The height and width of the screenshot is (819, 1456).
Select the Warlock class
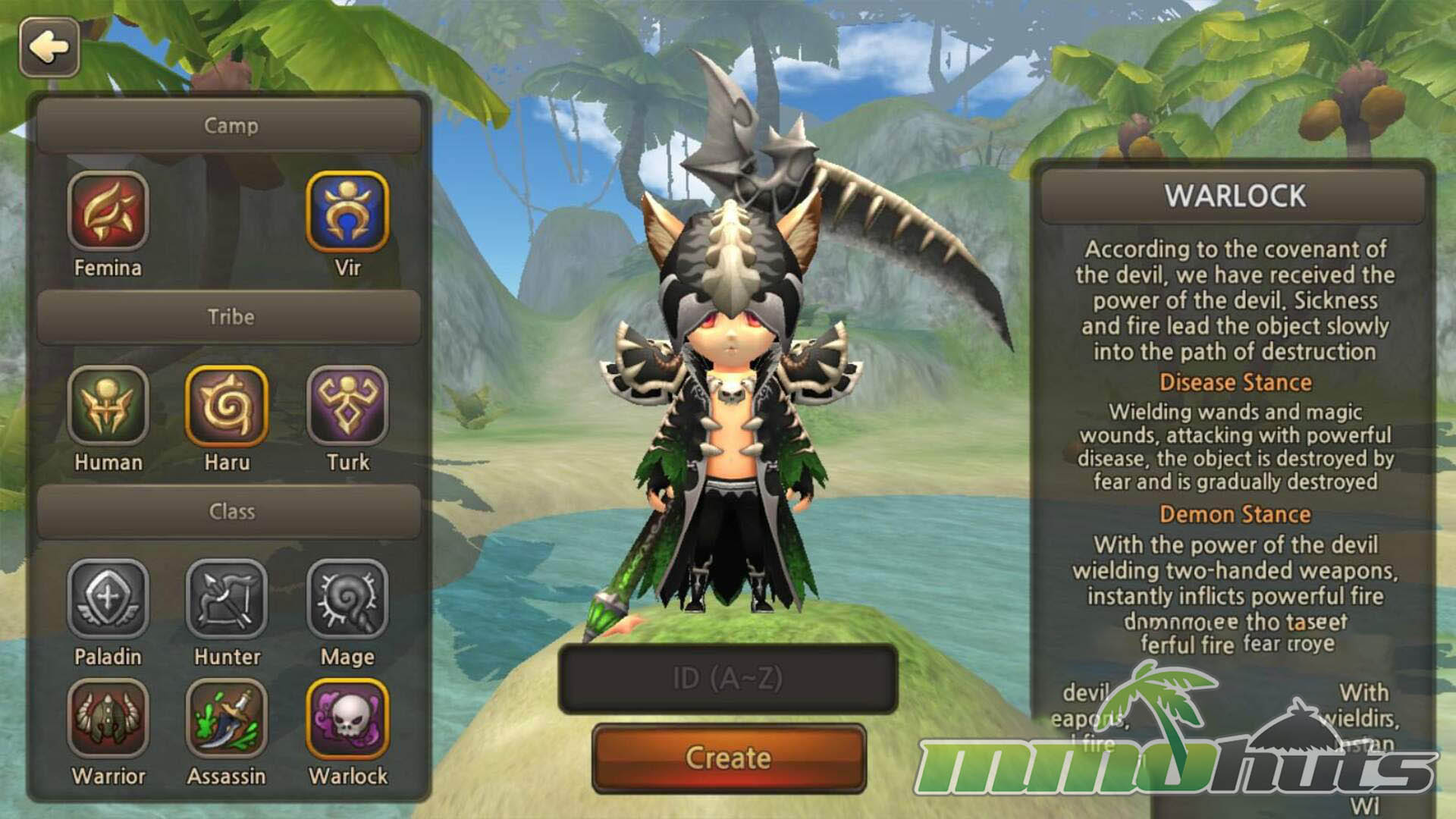347,719
